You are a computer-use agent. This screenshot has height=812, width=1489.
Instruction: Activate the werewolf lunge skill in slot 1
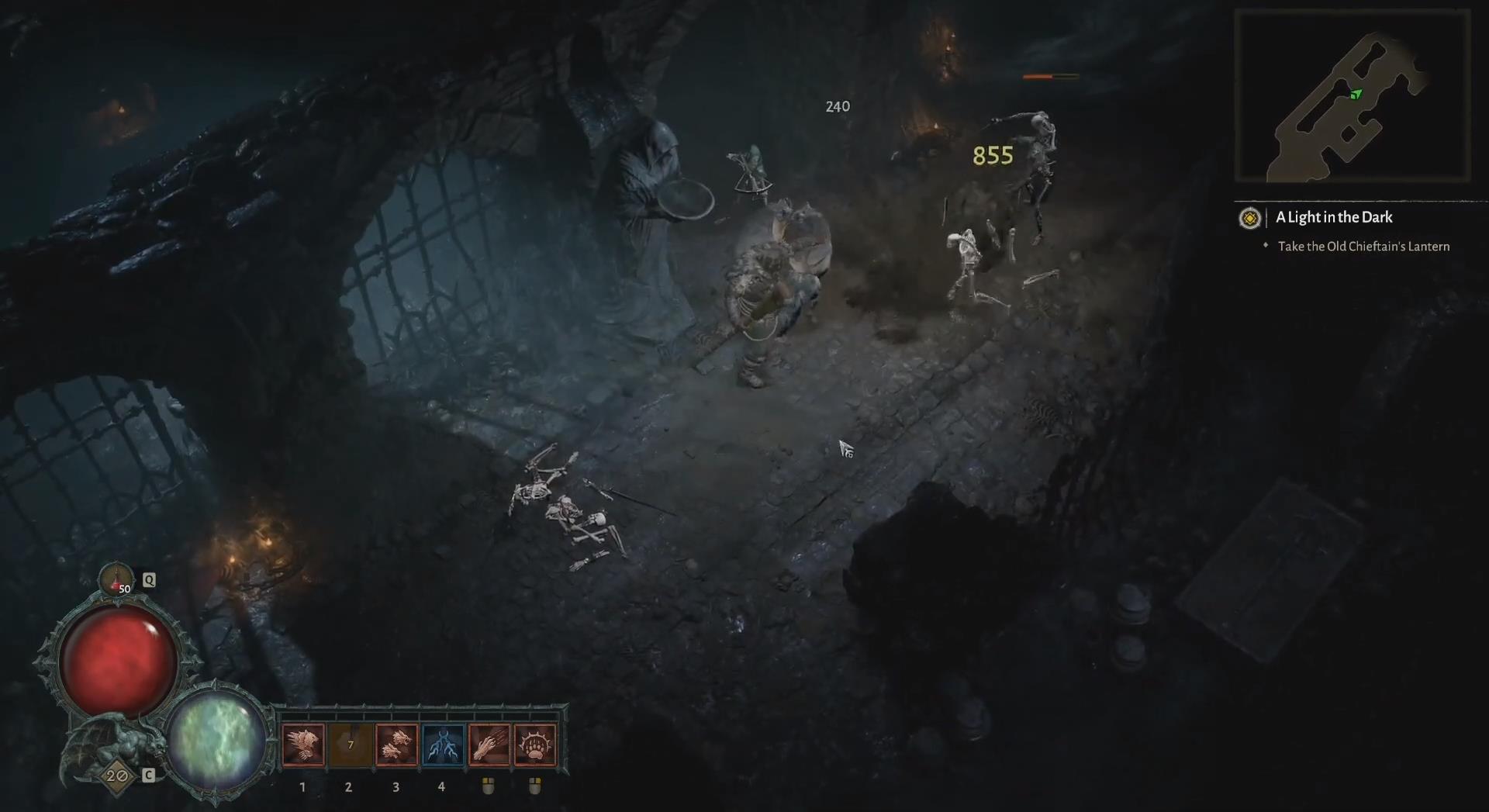click(302, 745)
